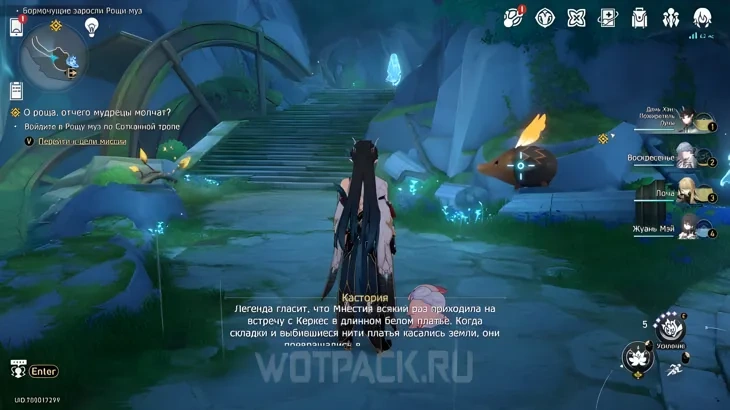Viewport: 730px width, 410px height.
Task: Click the lightbulb hint icon
Action: click(91, 27)
